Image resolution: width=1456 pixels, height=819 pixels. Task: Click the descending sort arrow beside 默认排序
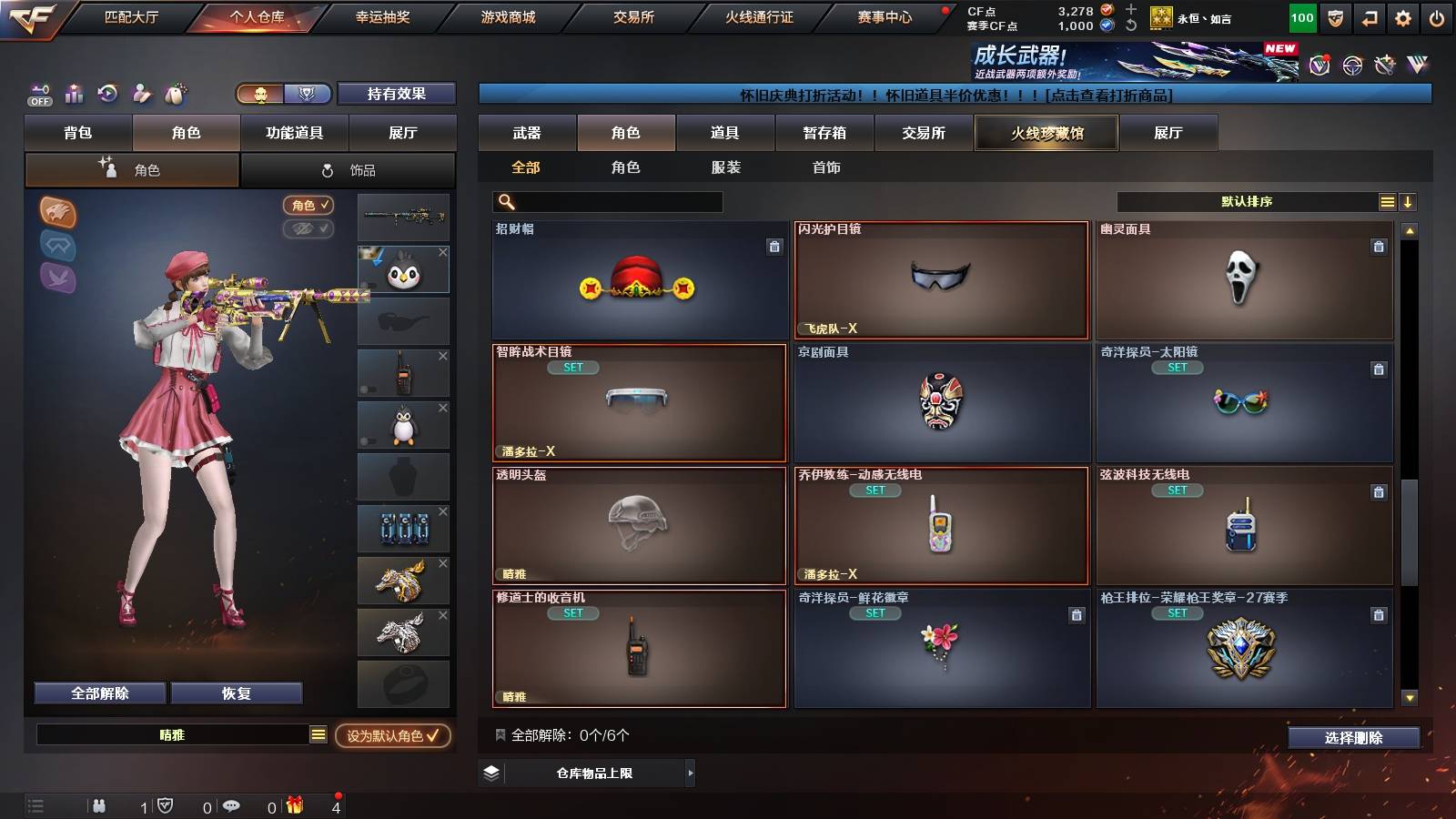coord(1408,201)
